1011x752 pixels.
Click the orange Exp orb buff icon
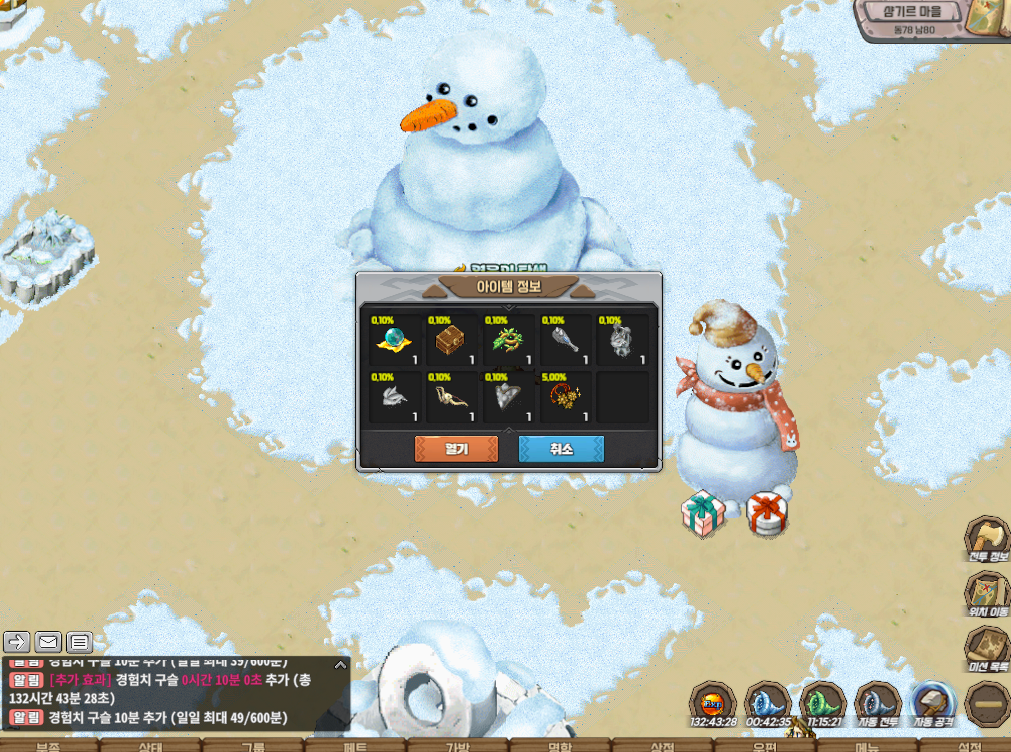(x=713, y=702)
